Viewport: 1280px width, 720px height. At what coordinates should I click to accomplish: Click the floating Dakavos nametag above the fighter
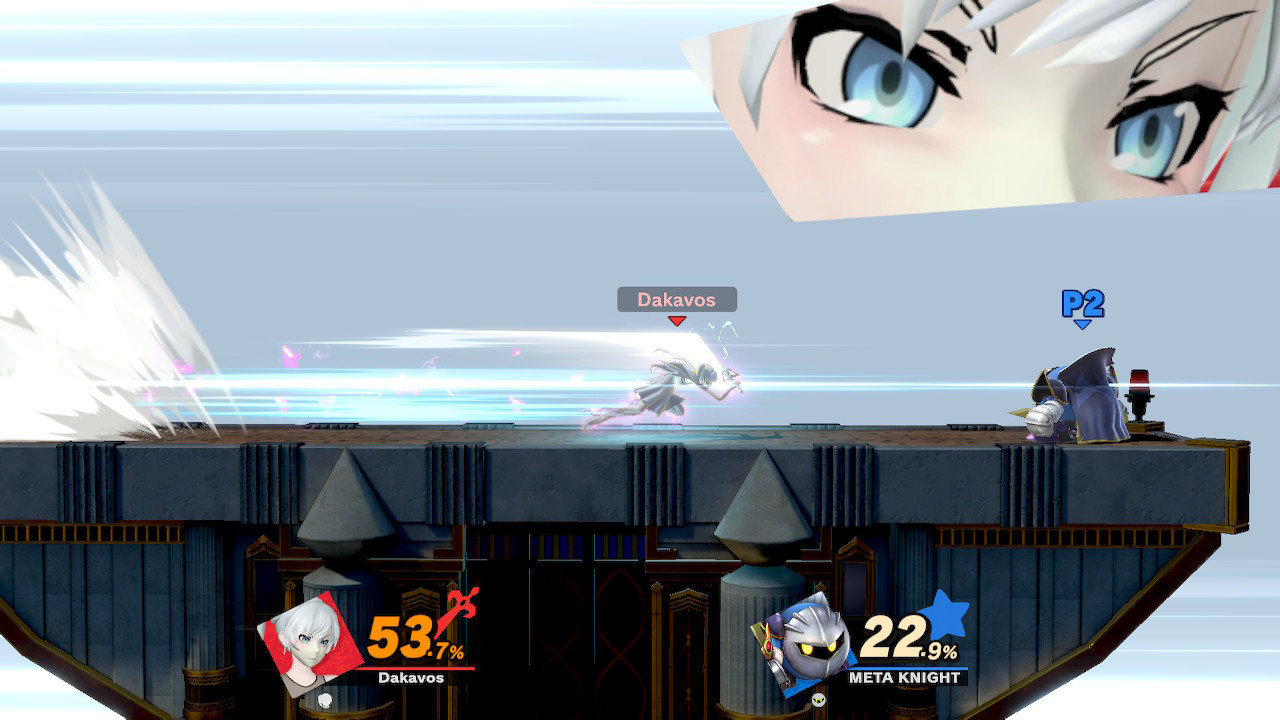point(676,299)
